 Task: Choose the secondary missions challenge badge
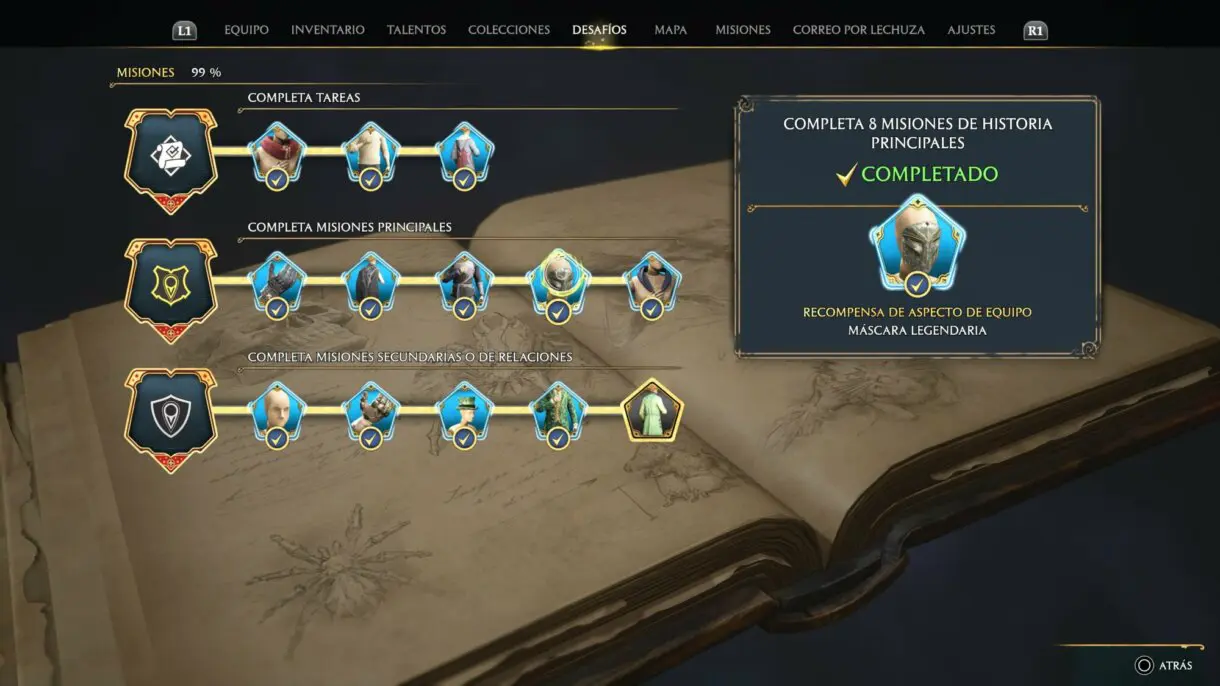pos(170,416)
